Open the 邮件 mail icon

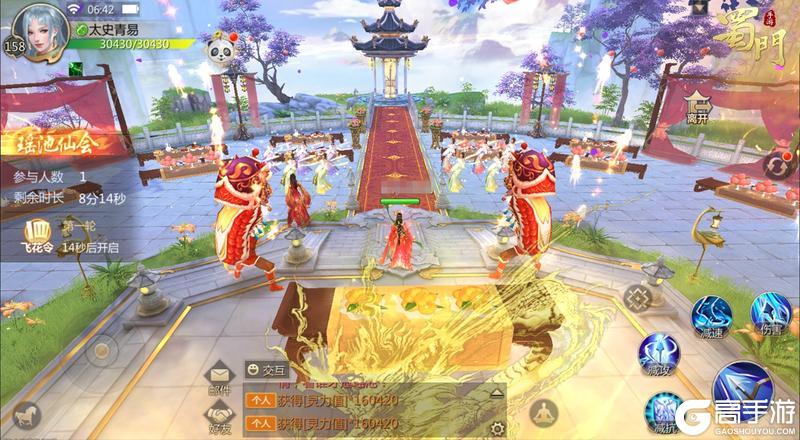(219, 377)
